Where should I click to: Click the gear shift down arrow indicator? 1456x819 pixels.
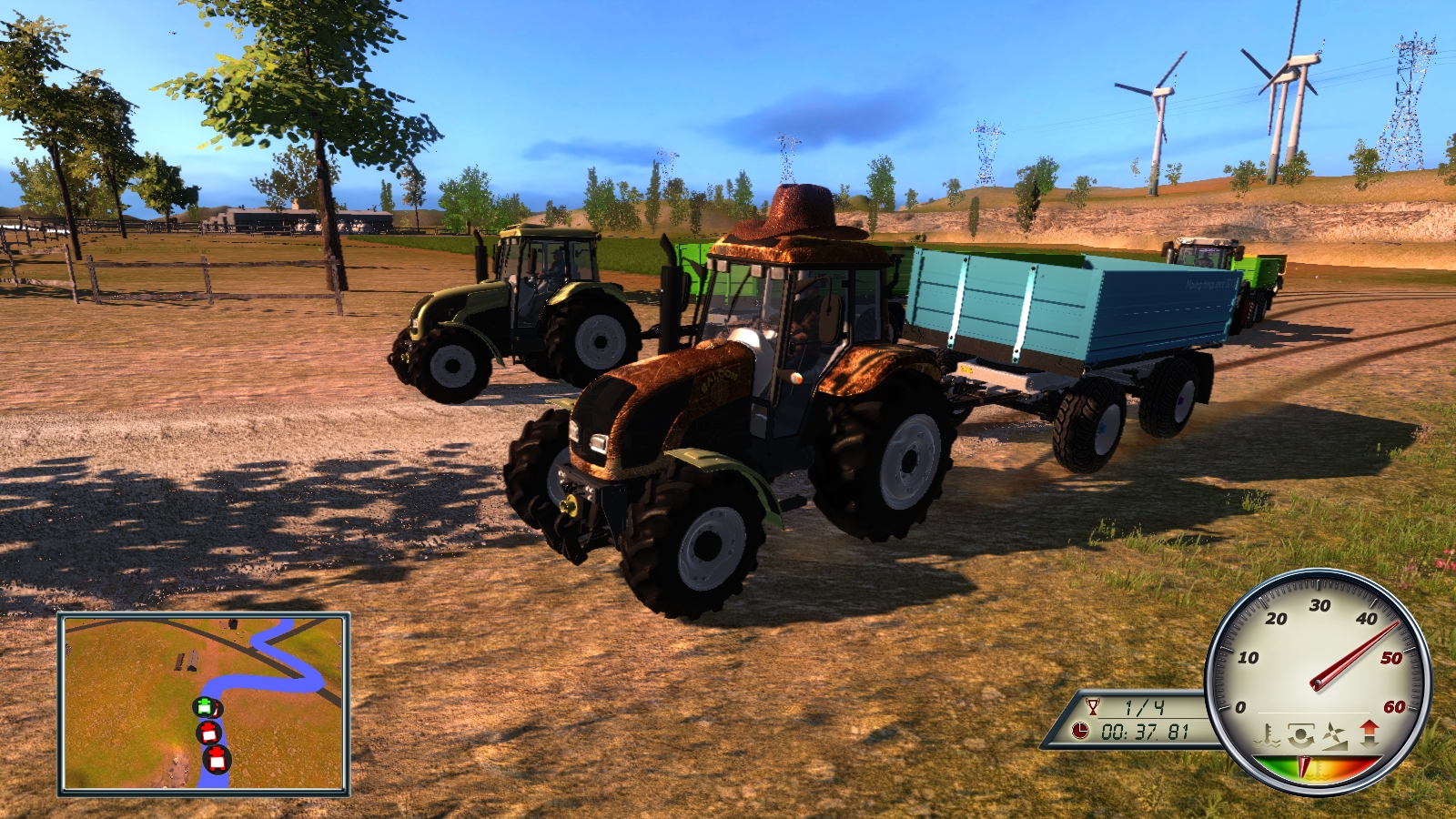point(1370,742)
